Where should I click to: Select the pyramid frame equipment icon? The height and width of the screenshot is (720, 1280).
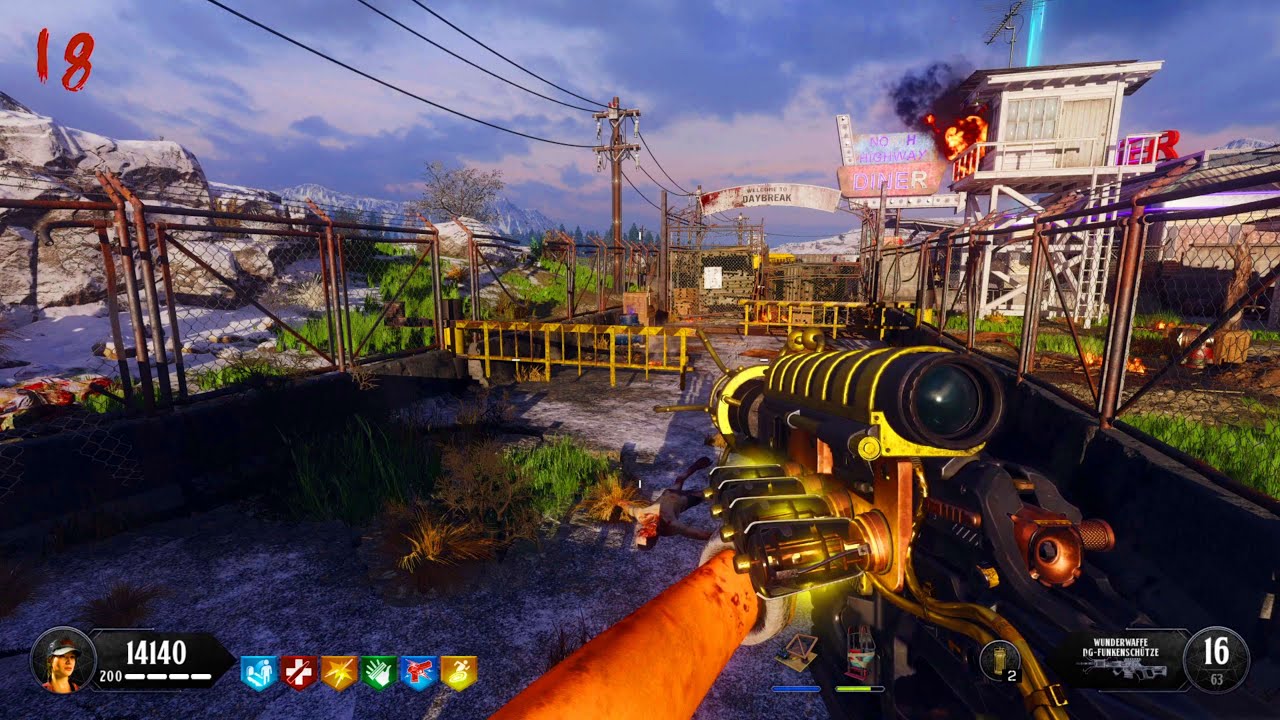click(x=797, y=653)
